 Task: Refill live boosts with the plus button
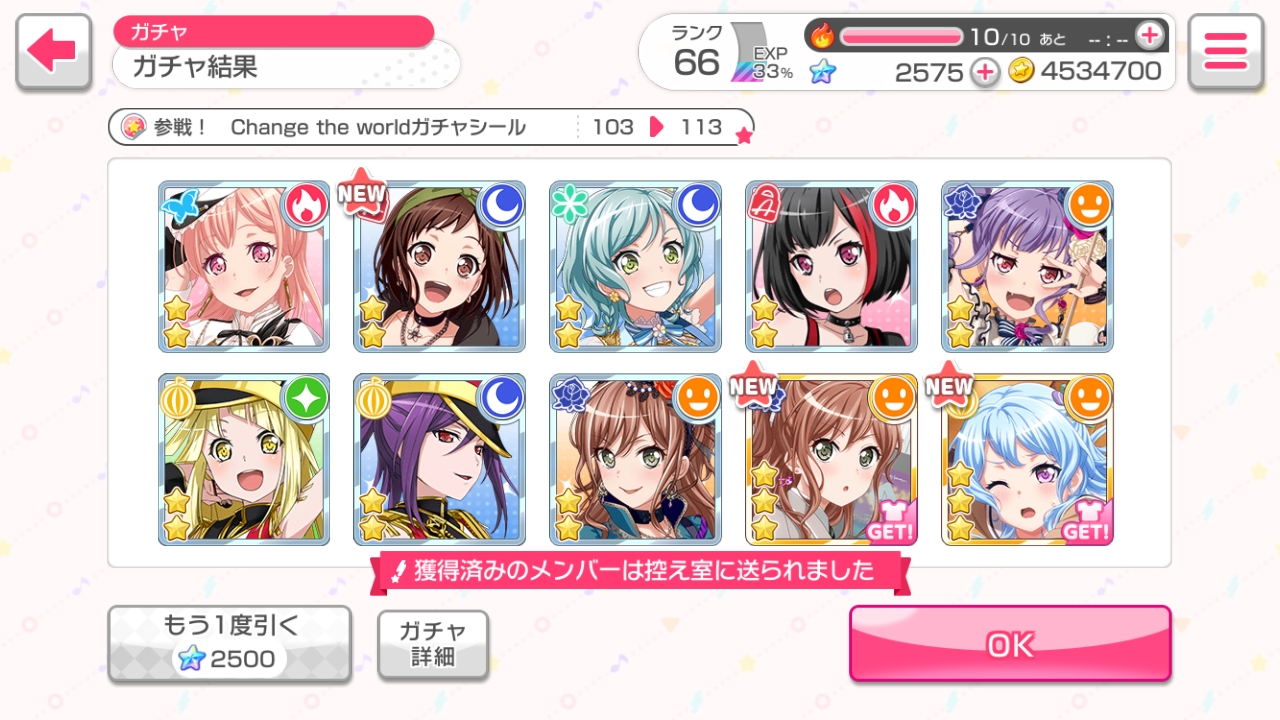click(1150, 36)
